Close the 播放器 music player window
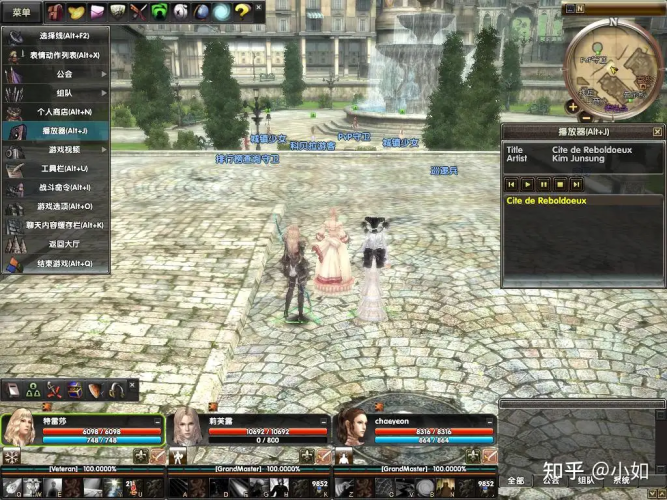 click(657, 131)
